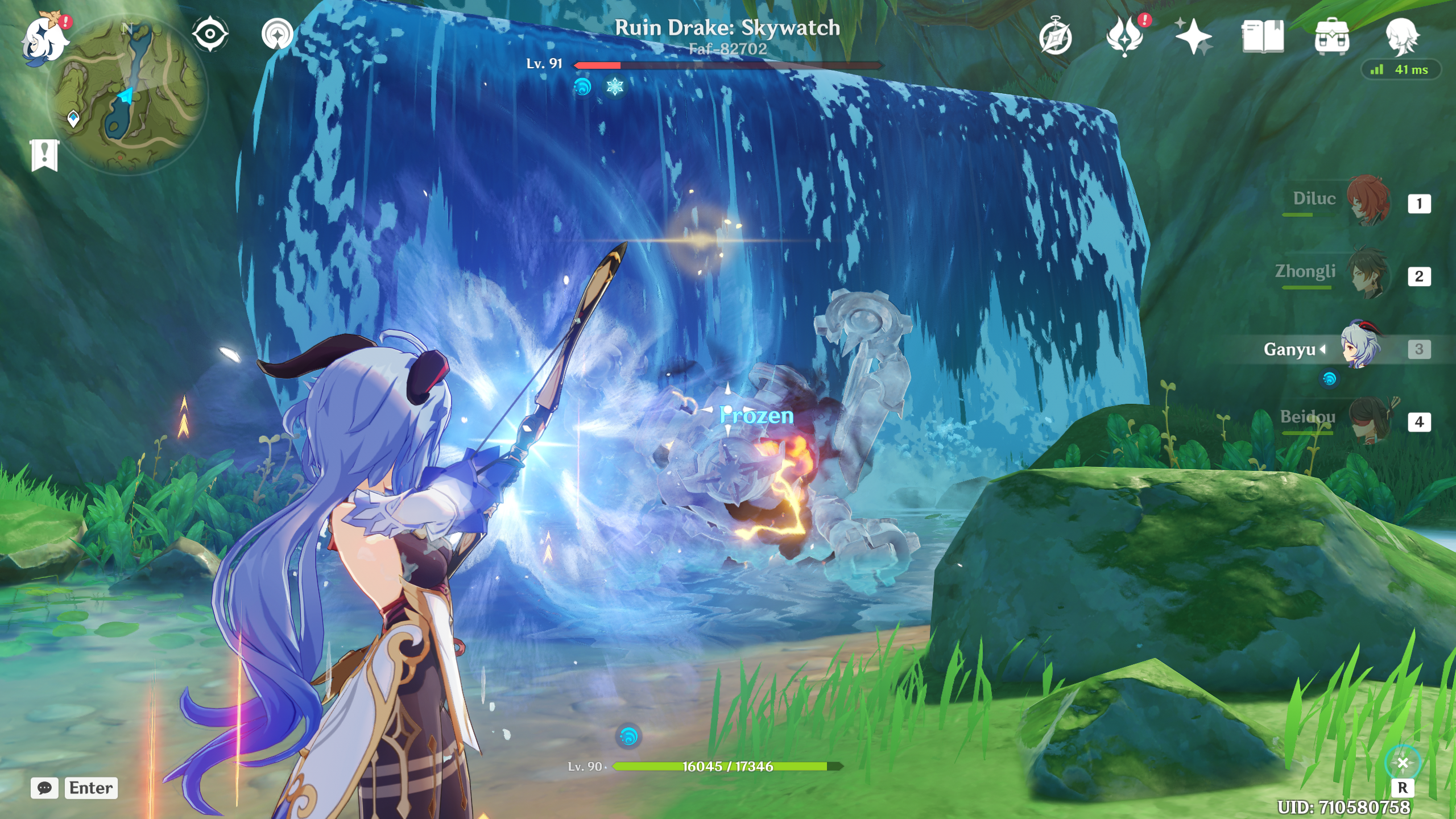Cancel aim mode with the X icon
The height and width of the screenshot is (819, 1456).
[x=1403, y=763]
